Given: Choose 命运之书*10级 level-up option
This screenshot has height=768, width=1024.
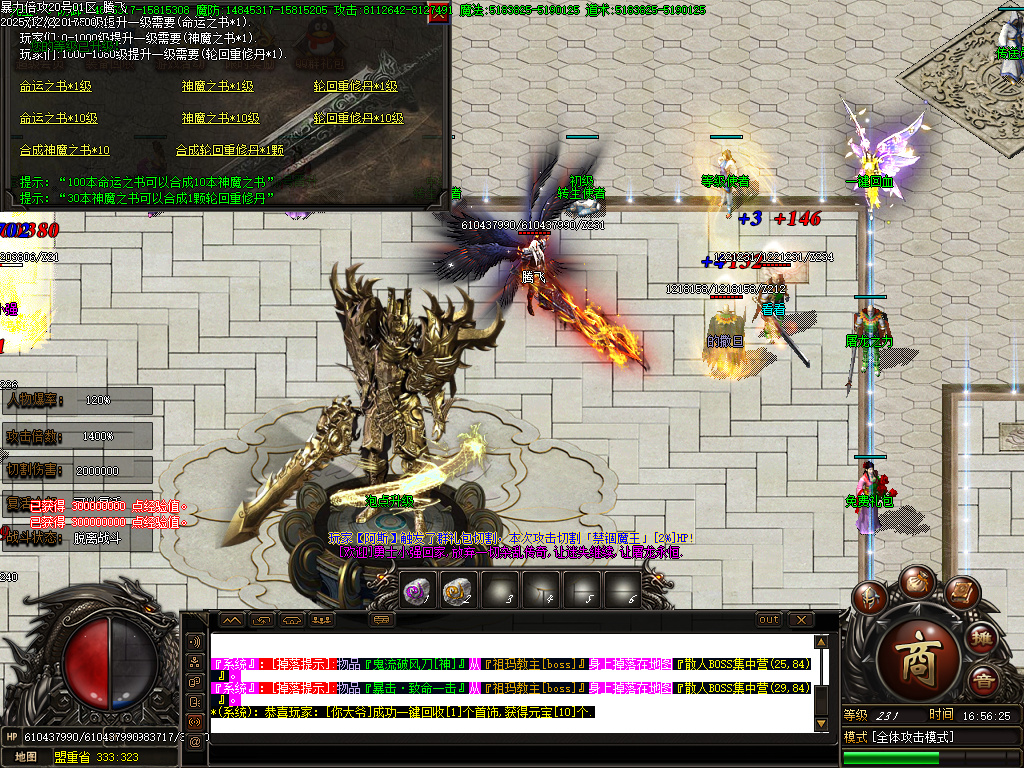Looking at the screenshot, I should coord(59,118).
